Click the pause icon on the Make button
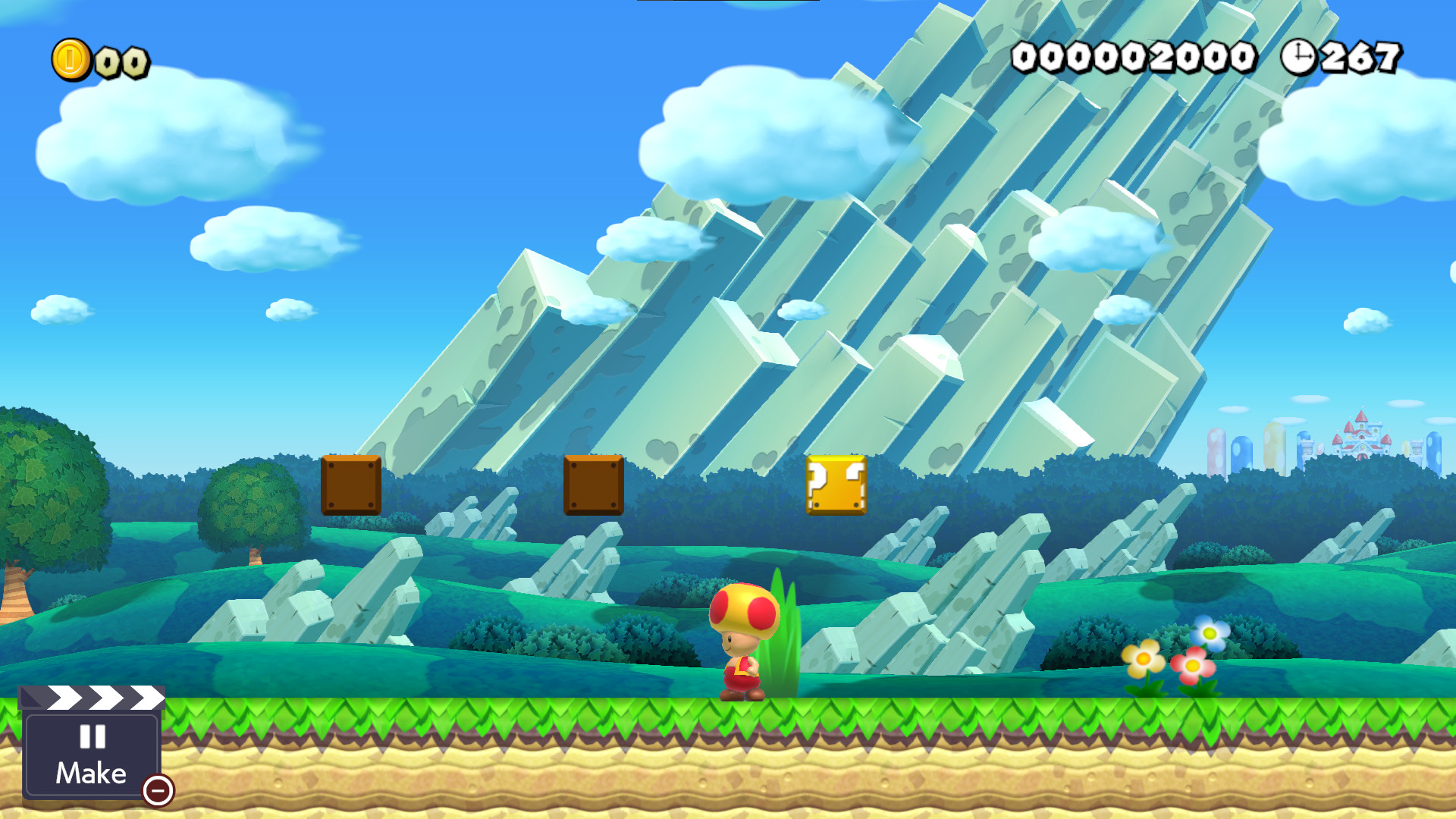The height and width of the screenshot is (819, 1456). pos(91,738)
